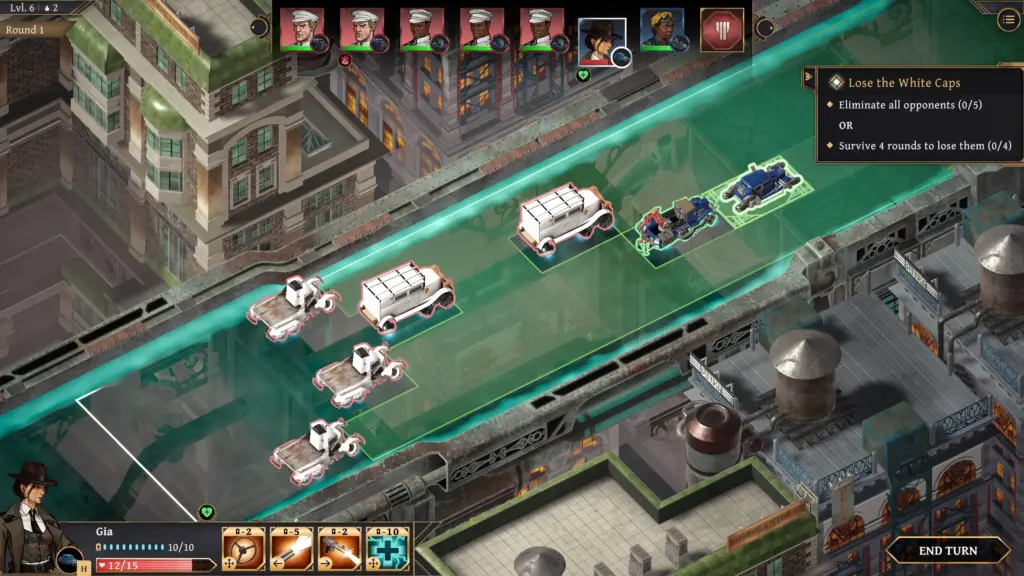Collapse the Lose the White Caps objective panel
The height and width of the screenshot is (576, 1024).
coord(808,77)
